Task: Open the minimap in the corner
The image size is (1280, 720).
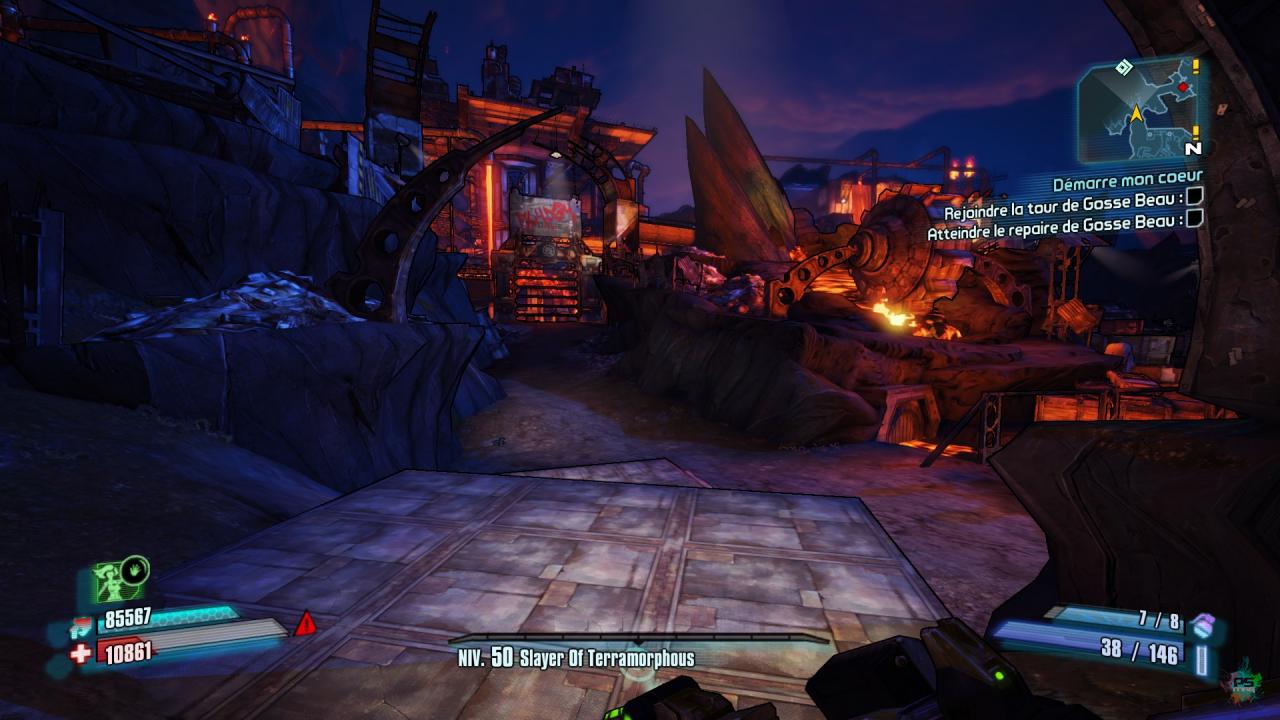Action: point(1139,110)
